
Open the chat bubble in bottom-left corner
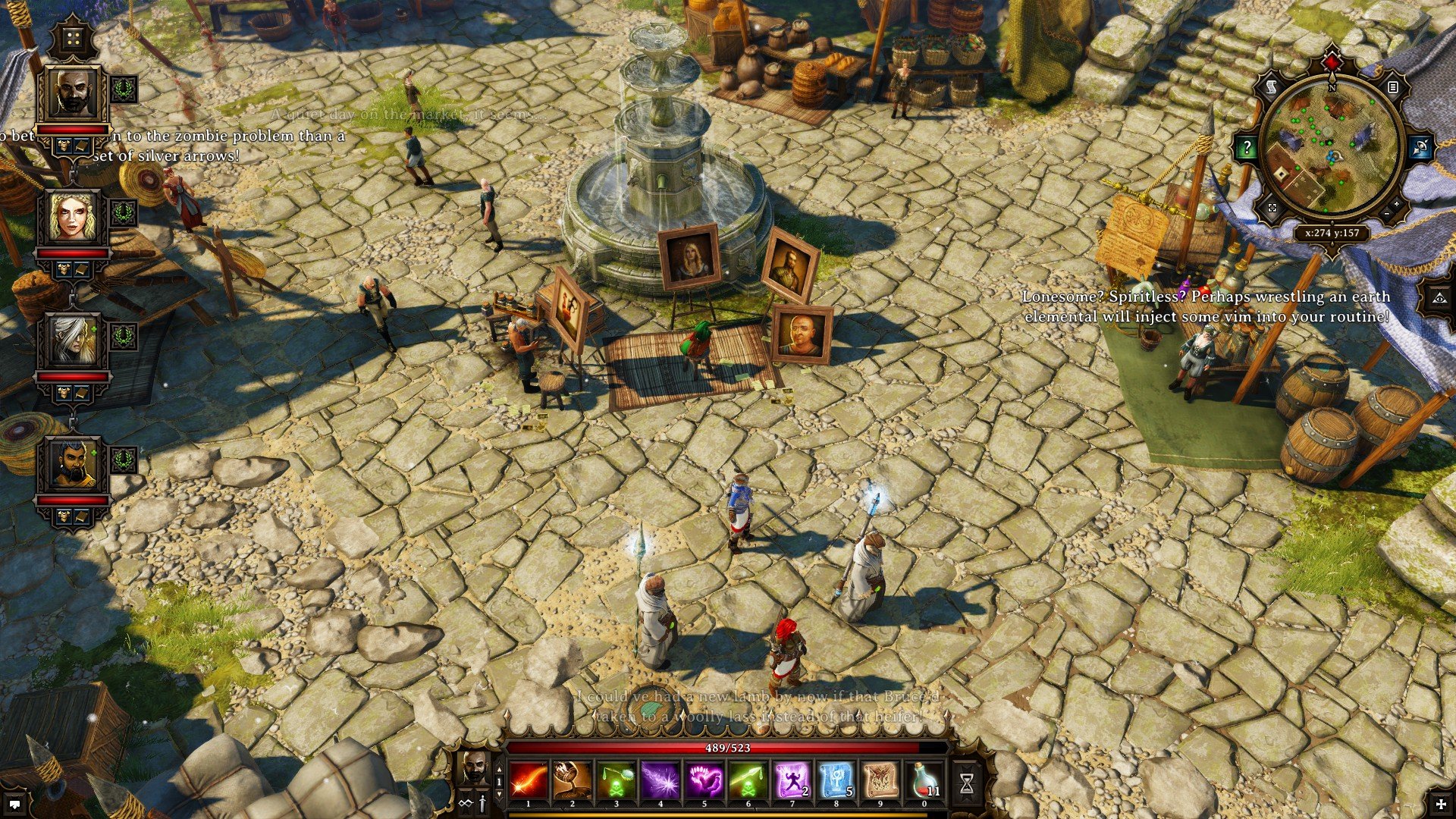point(14,804)
